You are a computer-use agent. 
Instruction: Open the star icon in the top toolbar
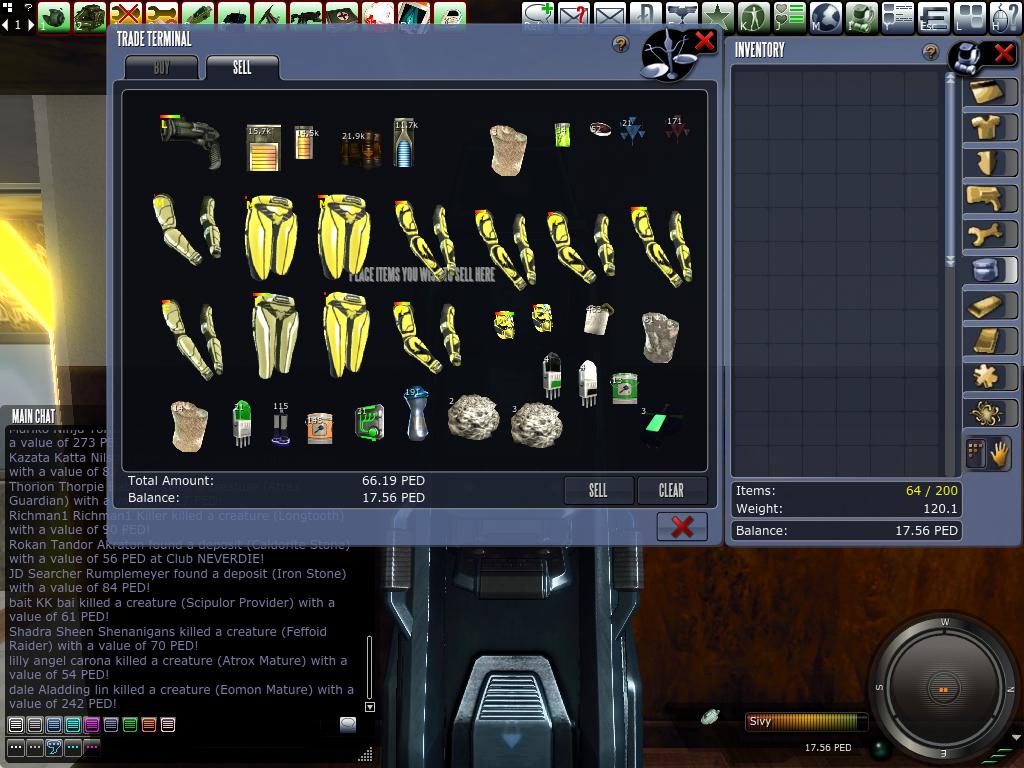717,16
